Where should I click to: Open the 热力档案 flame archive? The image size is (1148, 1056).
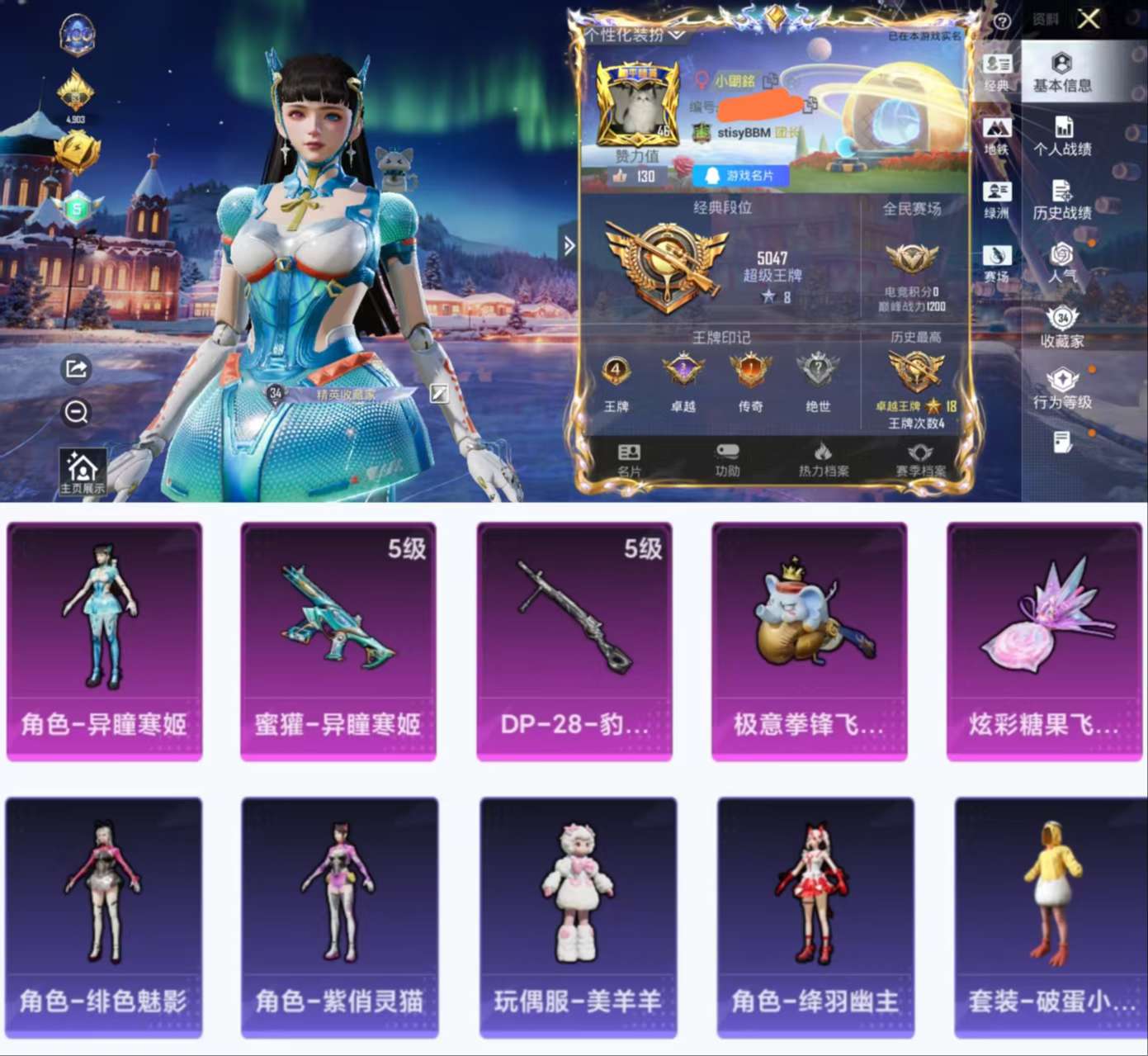point(825,458)
